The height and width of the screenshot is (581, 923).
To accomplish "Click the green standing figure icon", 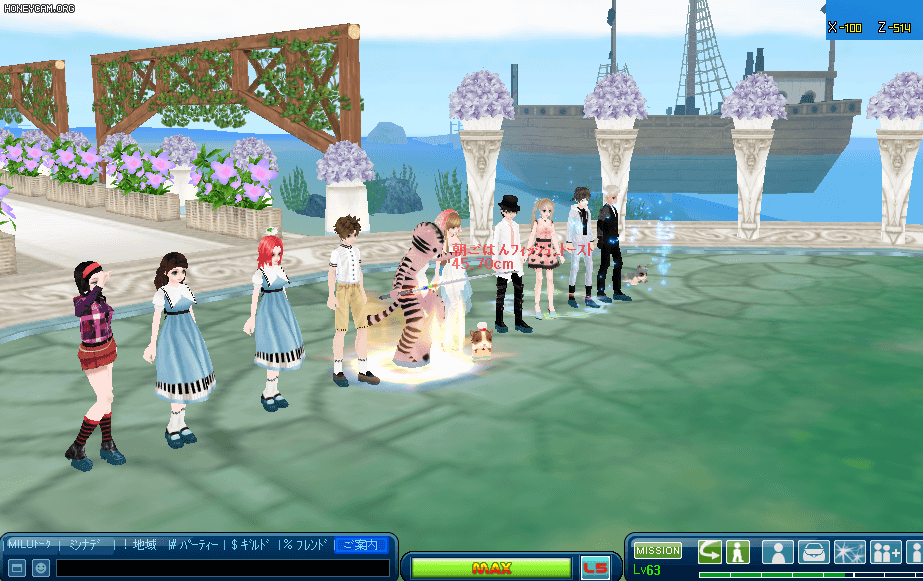I will click(738, 551).
